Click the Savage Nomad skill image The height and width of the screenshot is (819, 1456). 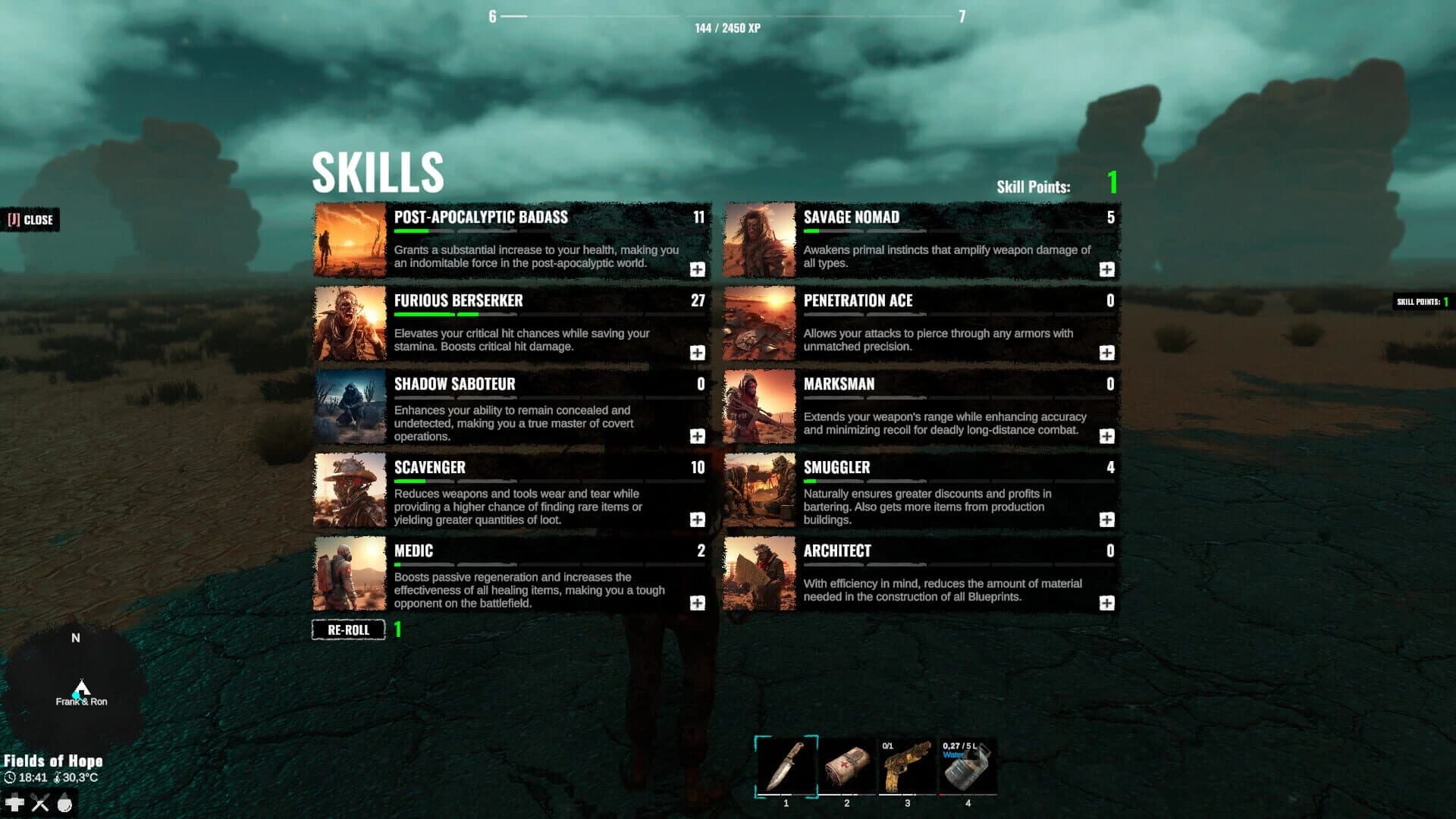pos(761,240)
